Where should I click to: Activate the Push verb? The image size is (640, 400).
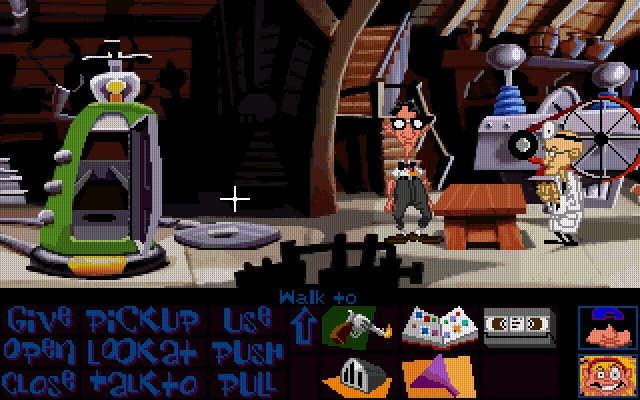pyautogui.click(x=246, y=351)
